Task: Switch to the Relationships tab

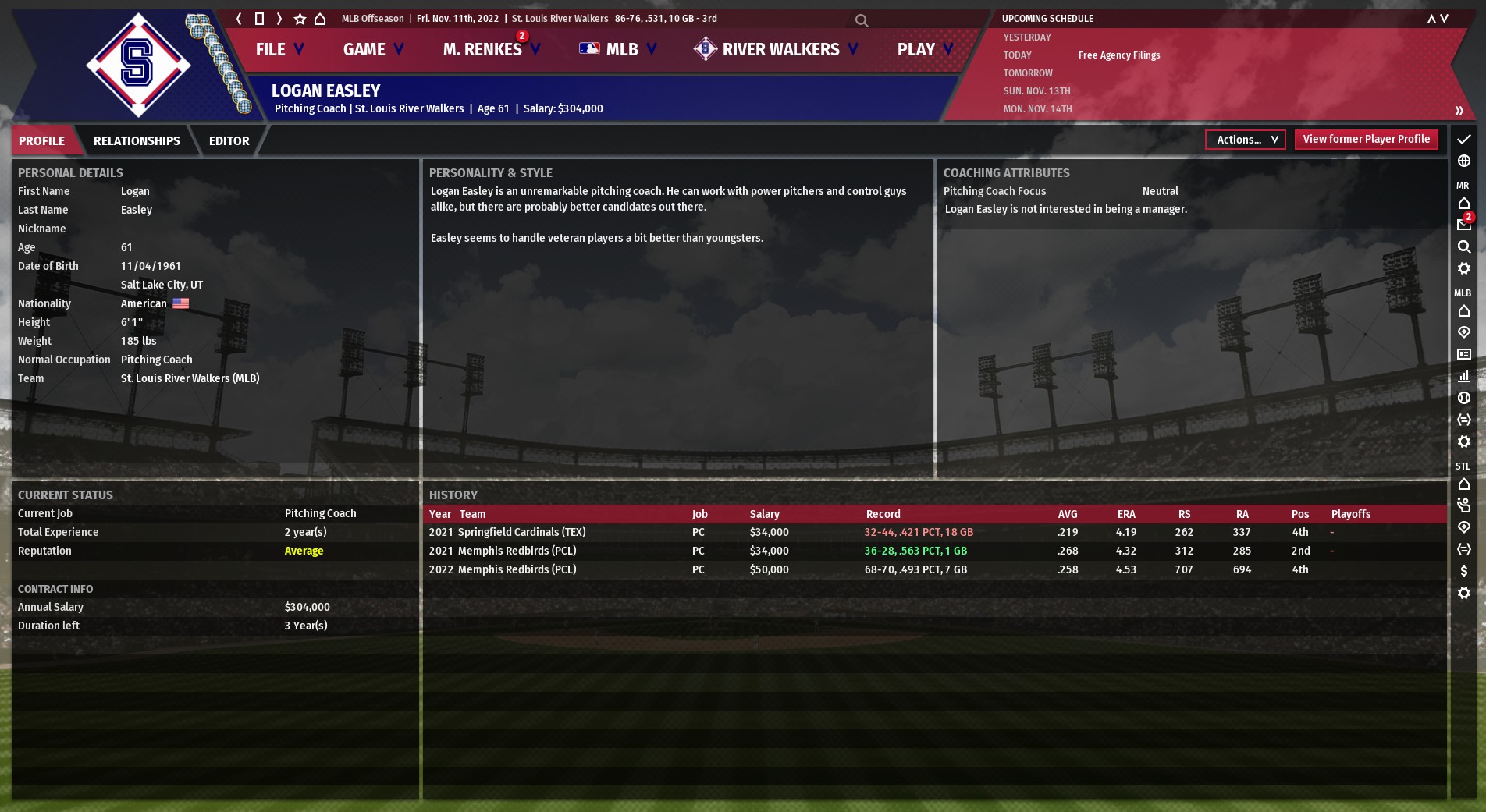Action: [137, 140]
